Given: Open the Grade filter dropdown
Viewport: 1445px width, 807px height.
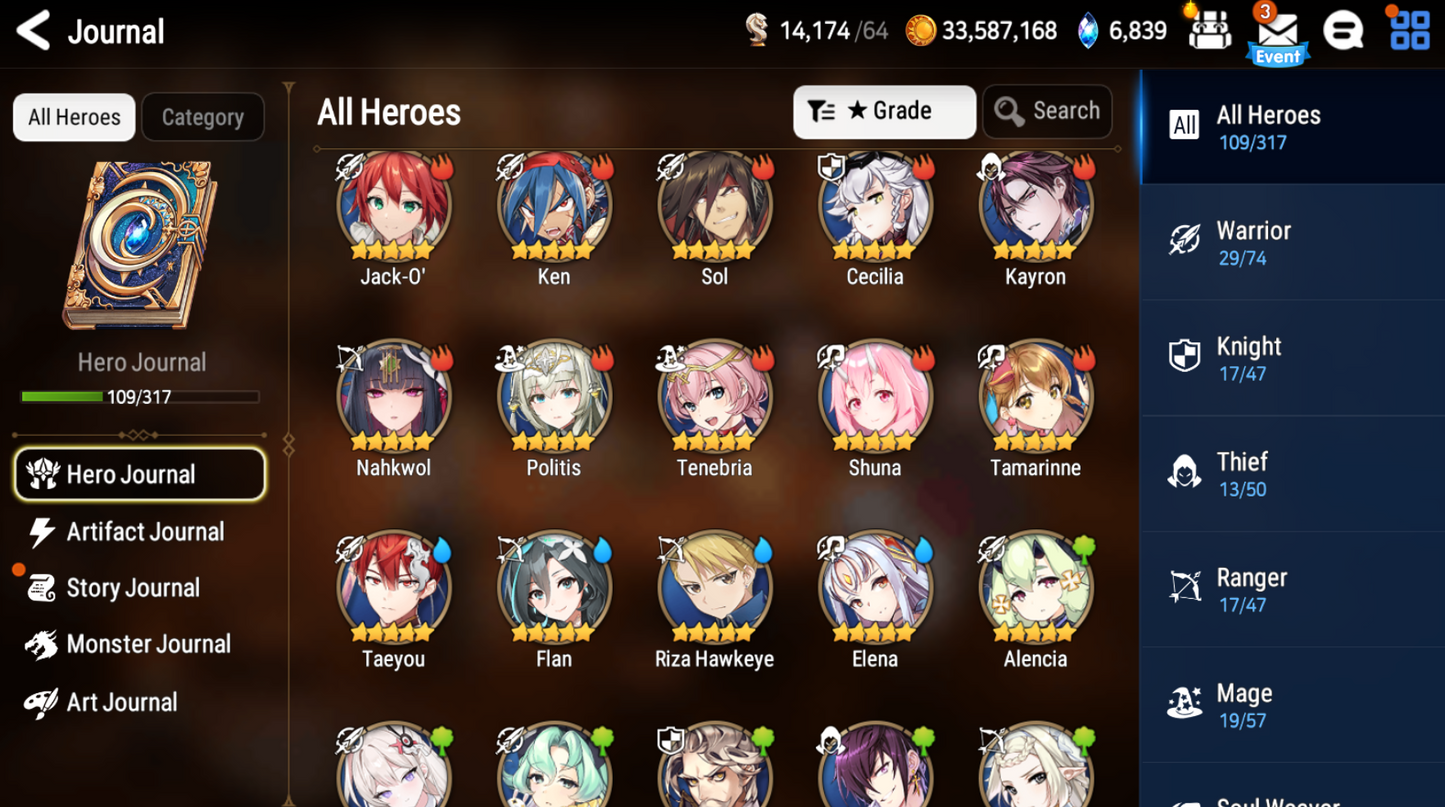Looking at the screenshot, I should point(884,111).
